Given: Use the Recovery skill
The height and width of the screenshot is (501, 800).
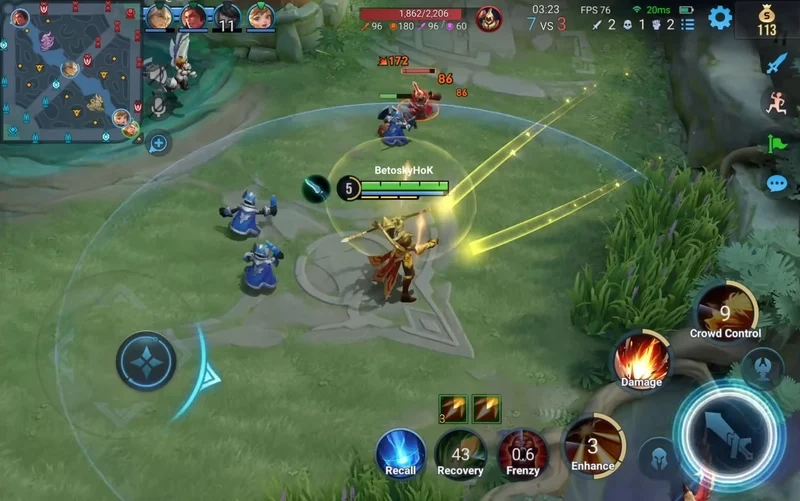Looking at the screenshot, I should (461, 451).
